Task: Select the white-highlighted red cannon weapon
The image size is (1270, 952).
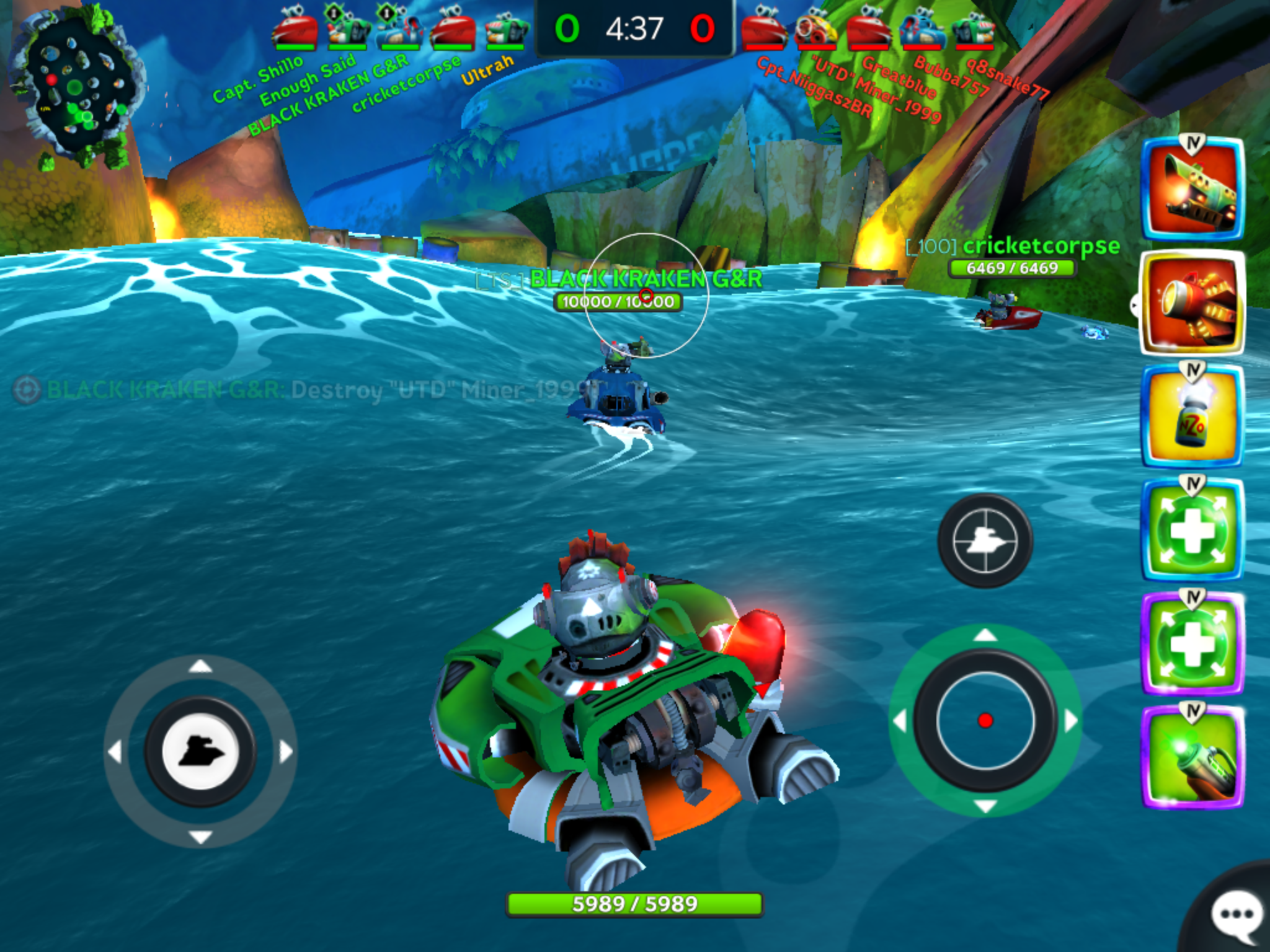Action: coord(1192,303)
